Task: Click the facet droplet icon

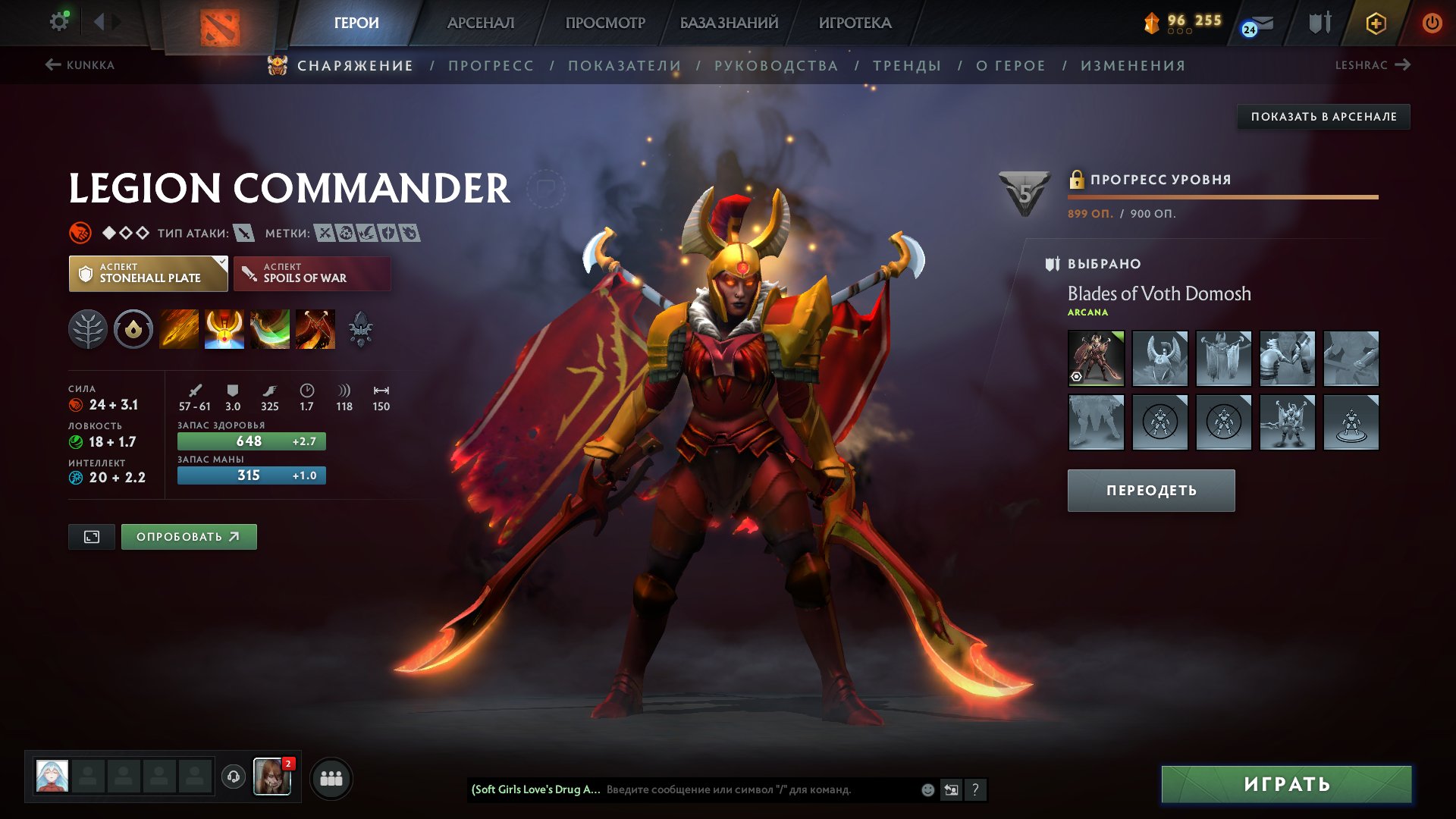Action: [x=133, y=328]
